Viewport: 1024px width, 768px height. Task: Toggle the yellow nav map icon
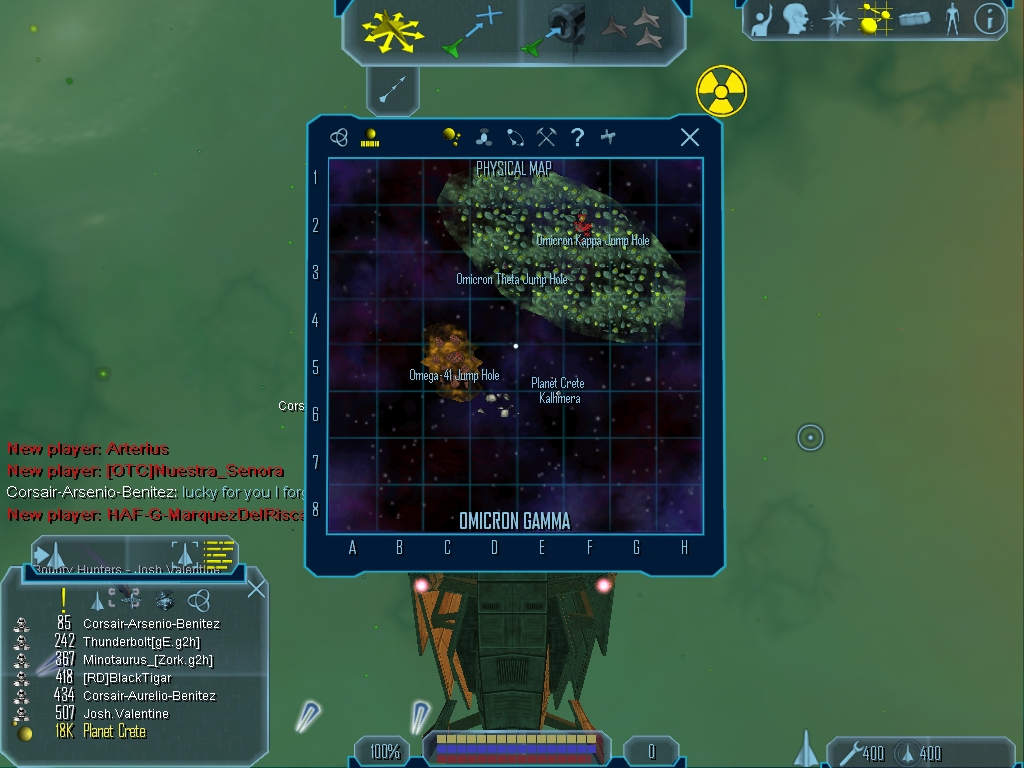tap(876, 19)
